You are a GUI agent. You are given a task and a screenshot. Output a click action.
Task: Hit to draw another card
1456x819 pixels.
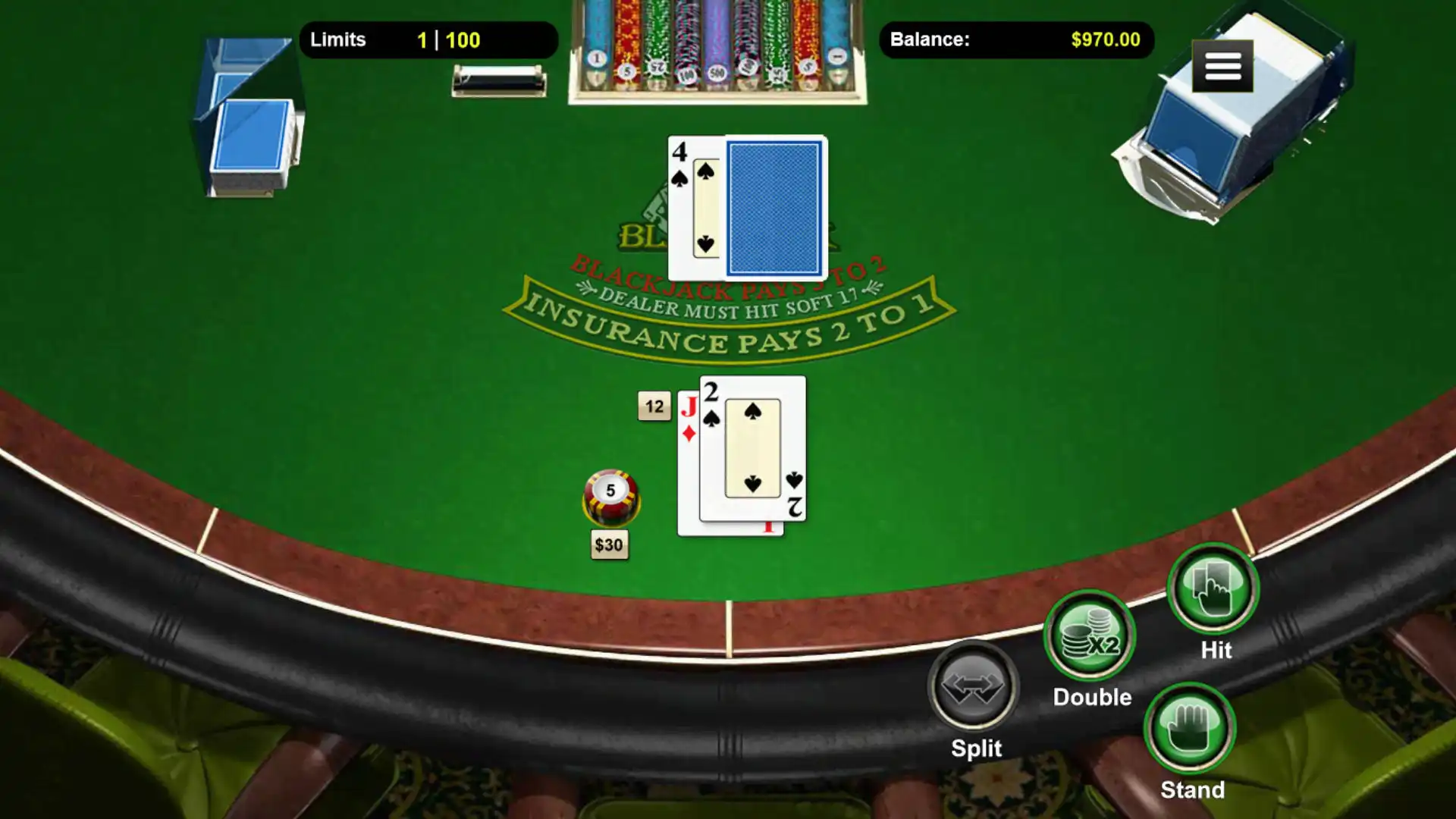tap(1213, 589)
